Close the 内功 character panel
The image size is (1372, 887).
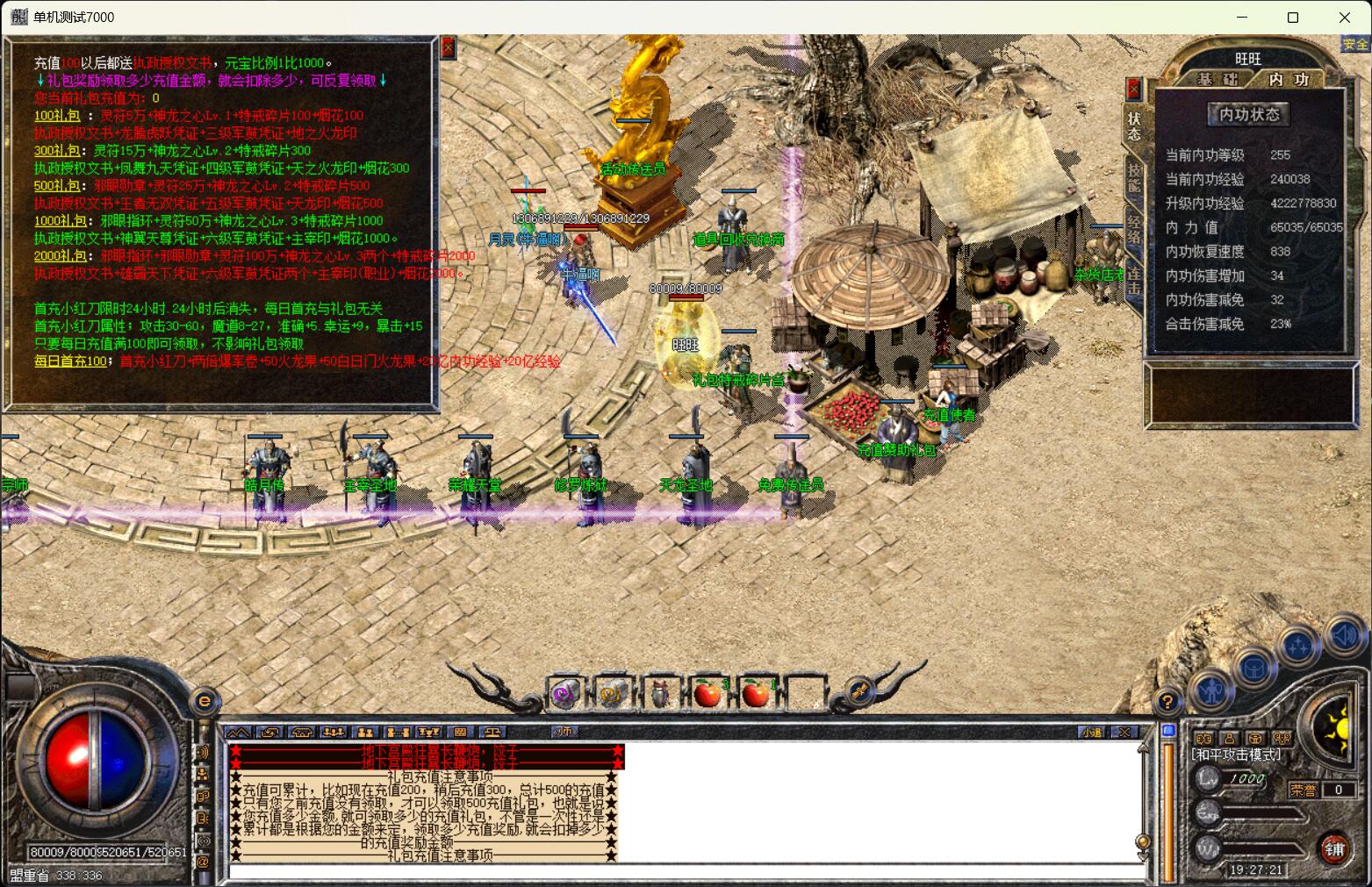(1133, 89)
